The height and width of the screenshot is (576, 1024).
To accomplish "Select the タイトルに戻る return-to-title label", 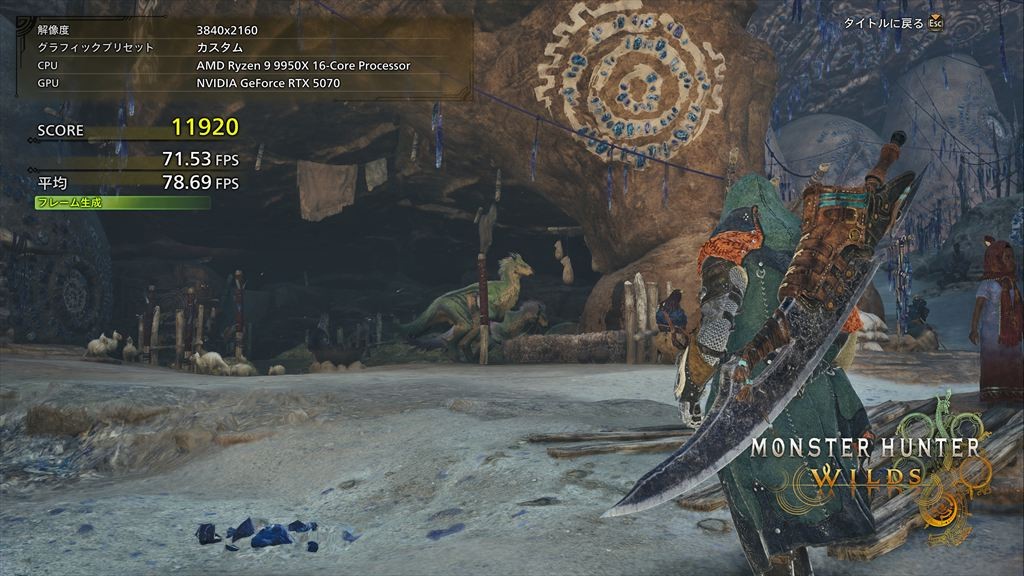I will (884, 21).
